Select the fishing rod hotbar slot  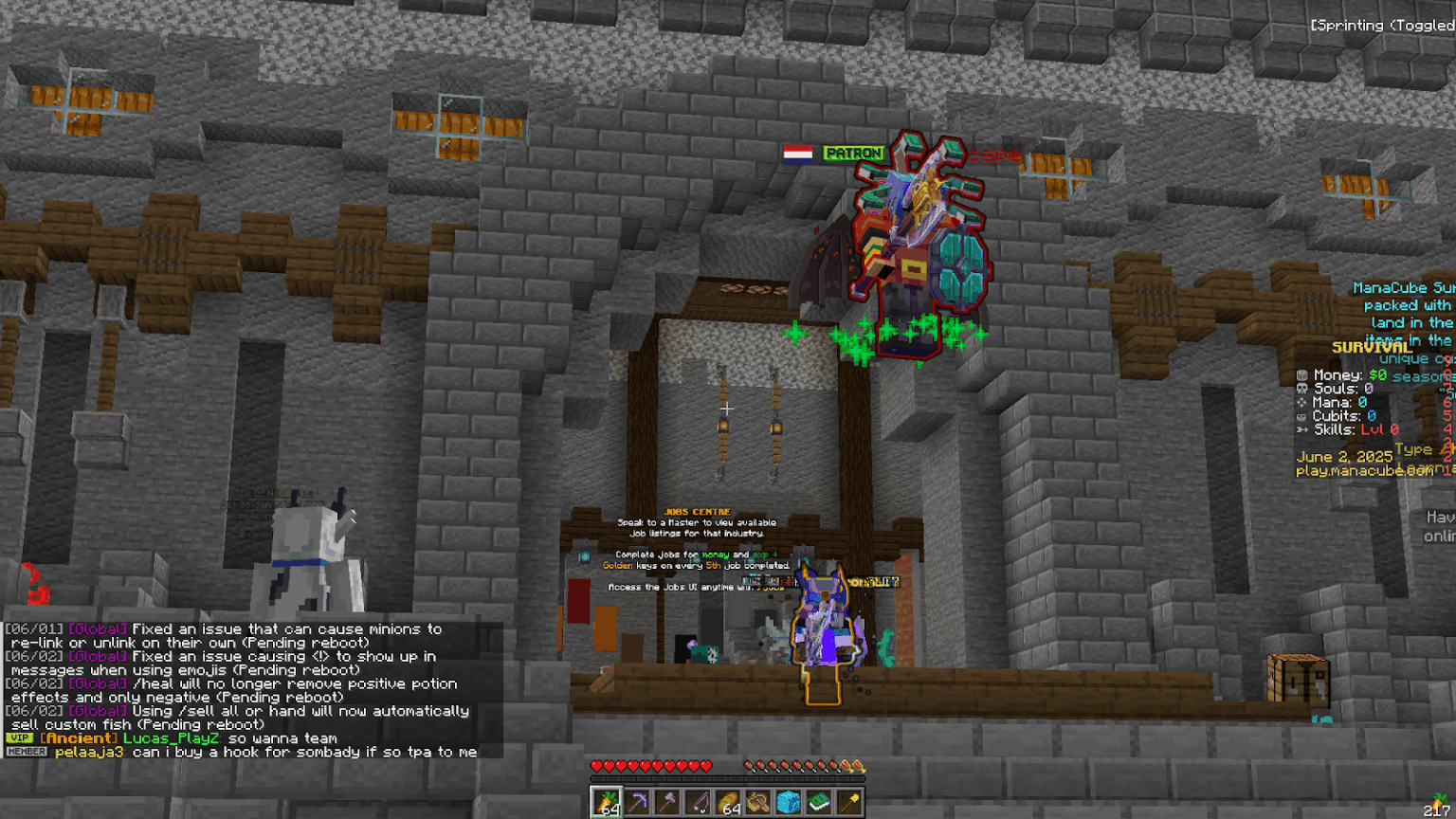point(698,801)
